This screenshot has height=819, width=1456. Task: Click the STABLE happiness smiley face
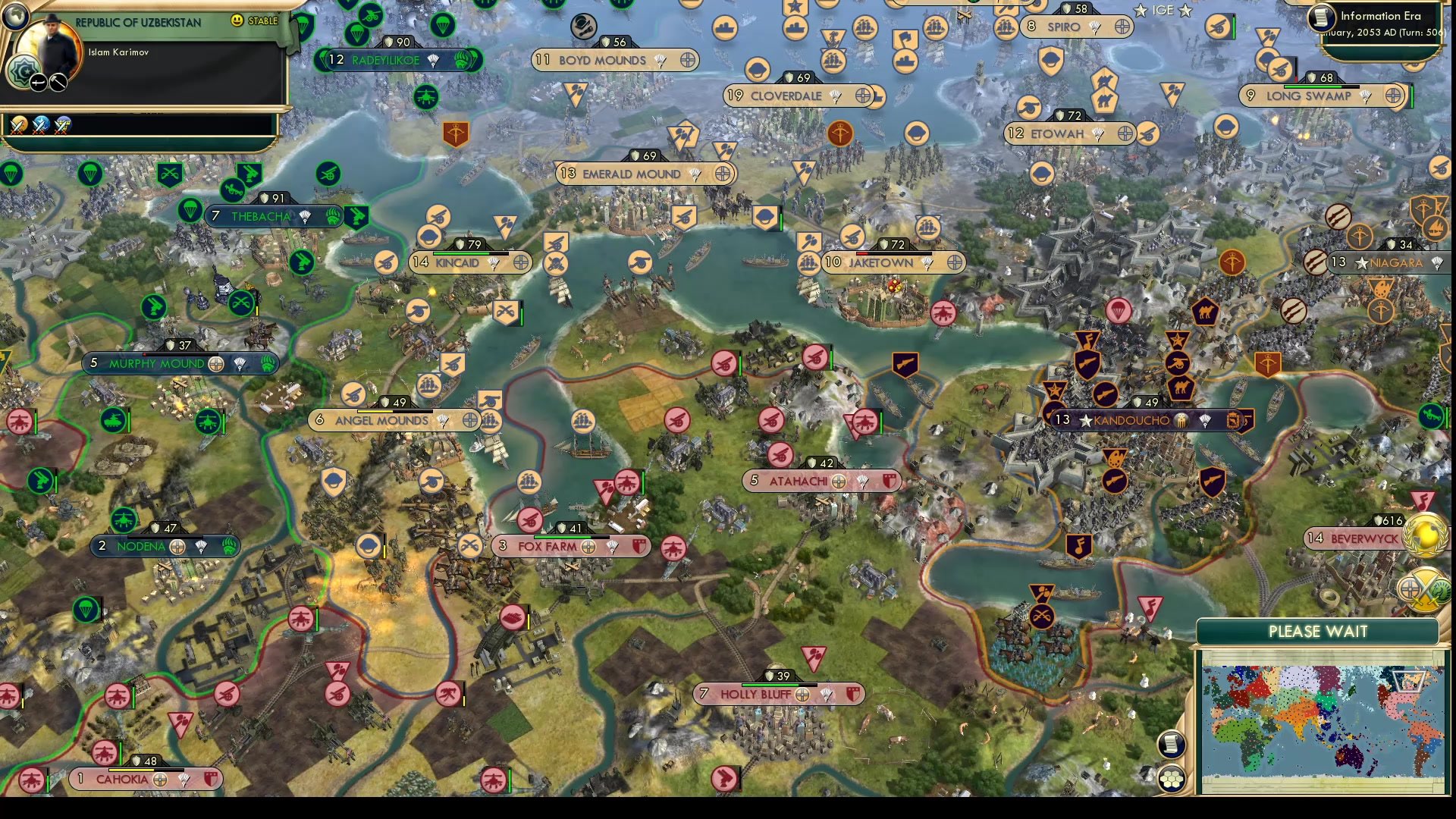(x=237, y=20)
